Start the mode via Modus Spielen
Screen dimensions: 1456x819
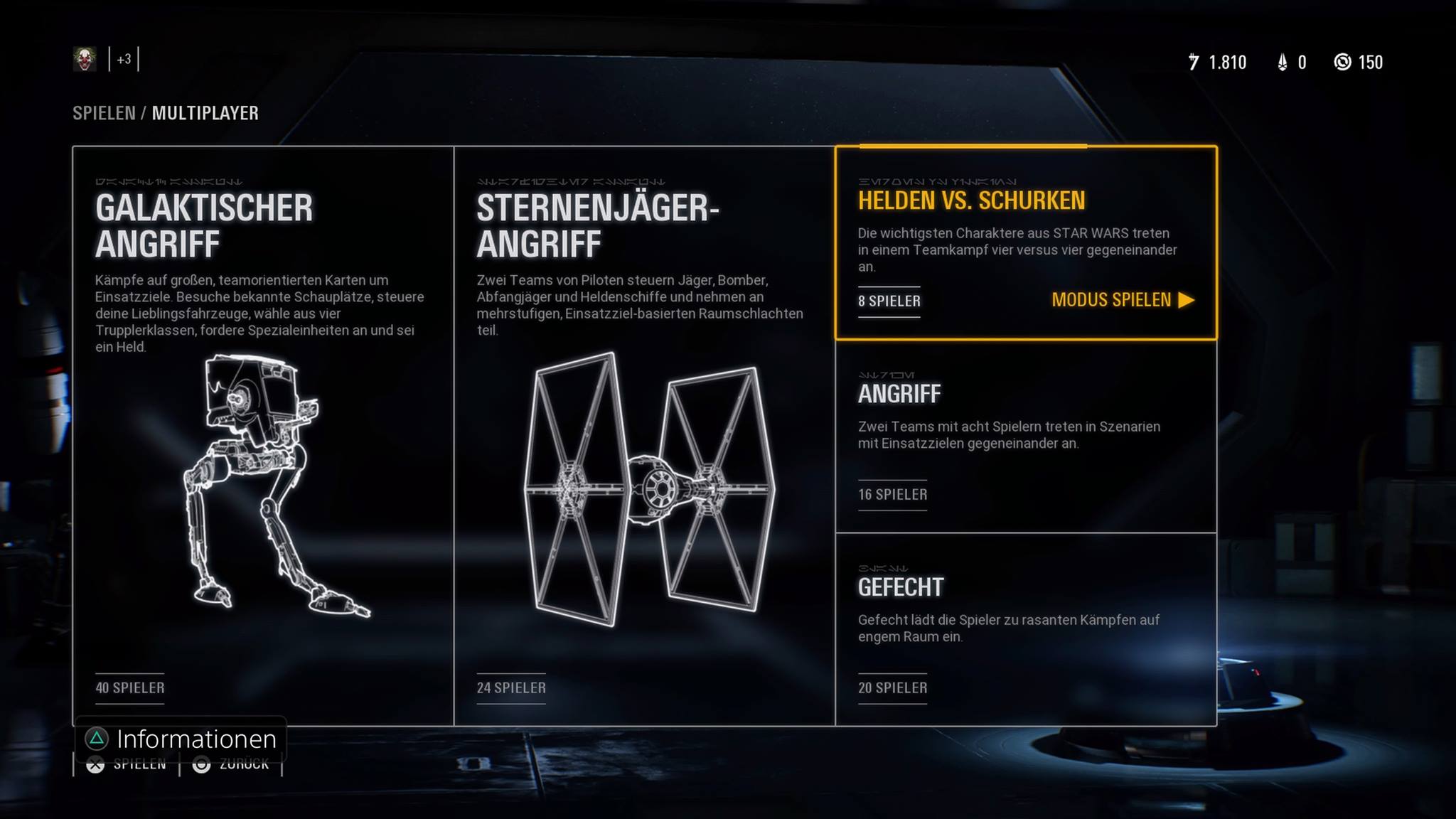1122,300
